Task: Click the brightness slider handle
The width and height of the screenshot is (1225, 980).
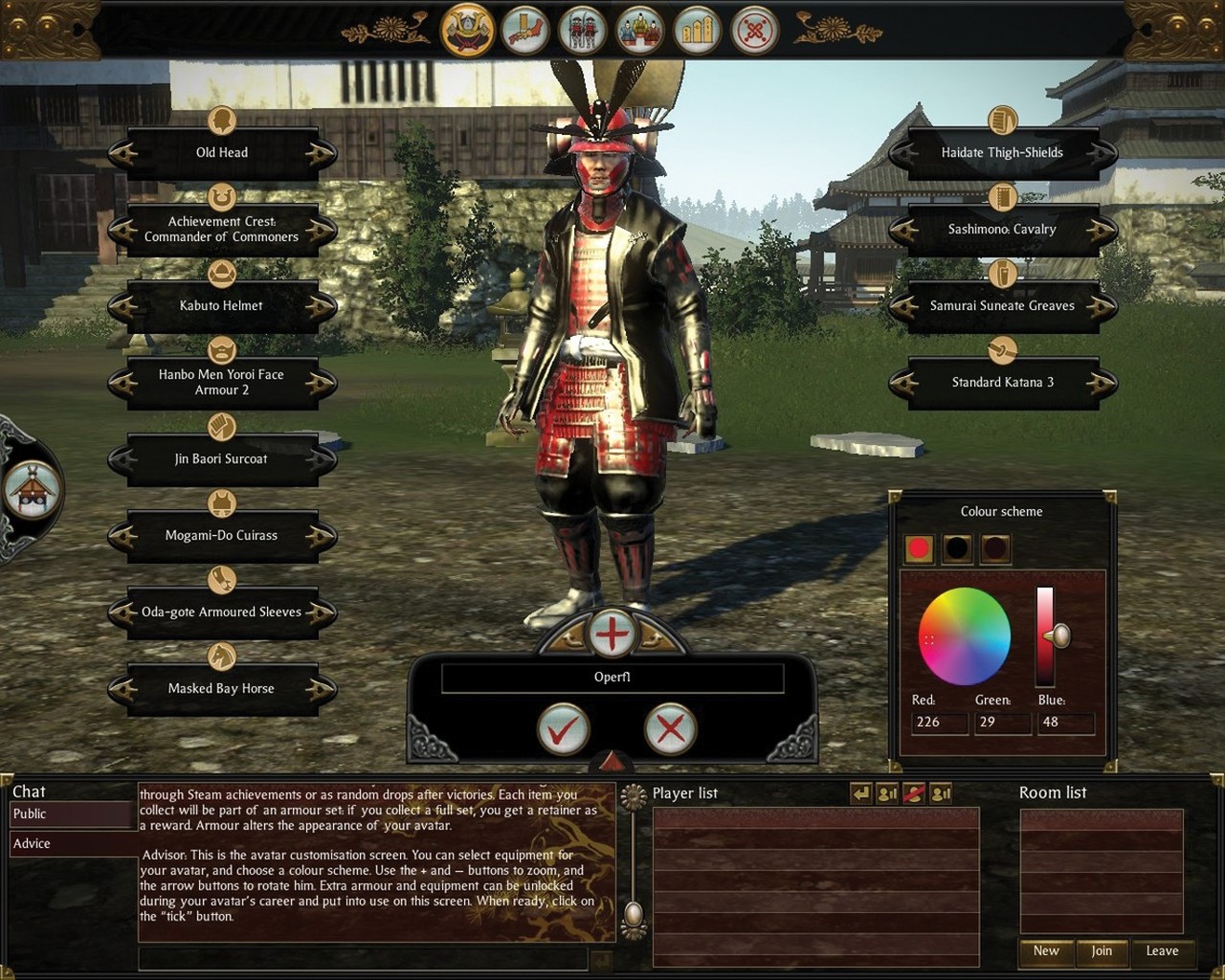Action: [1058, 635]
